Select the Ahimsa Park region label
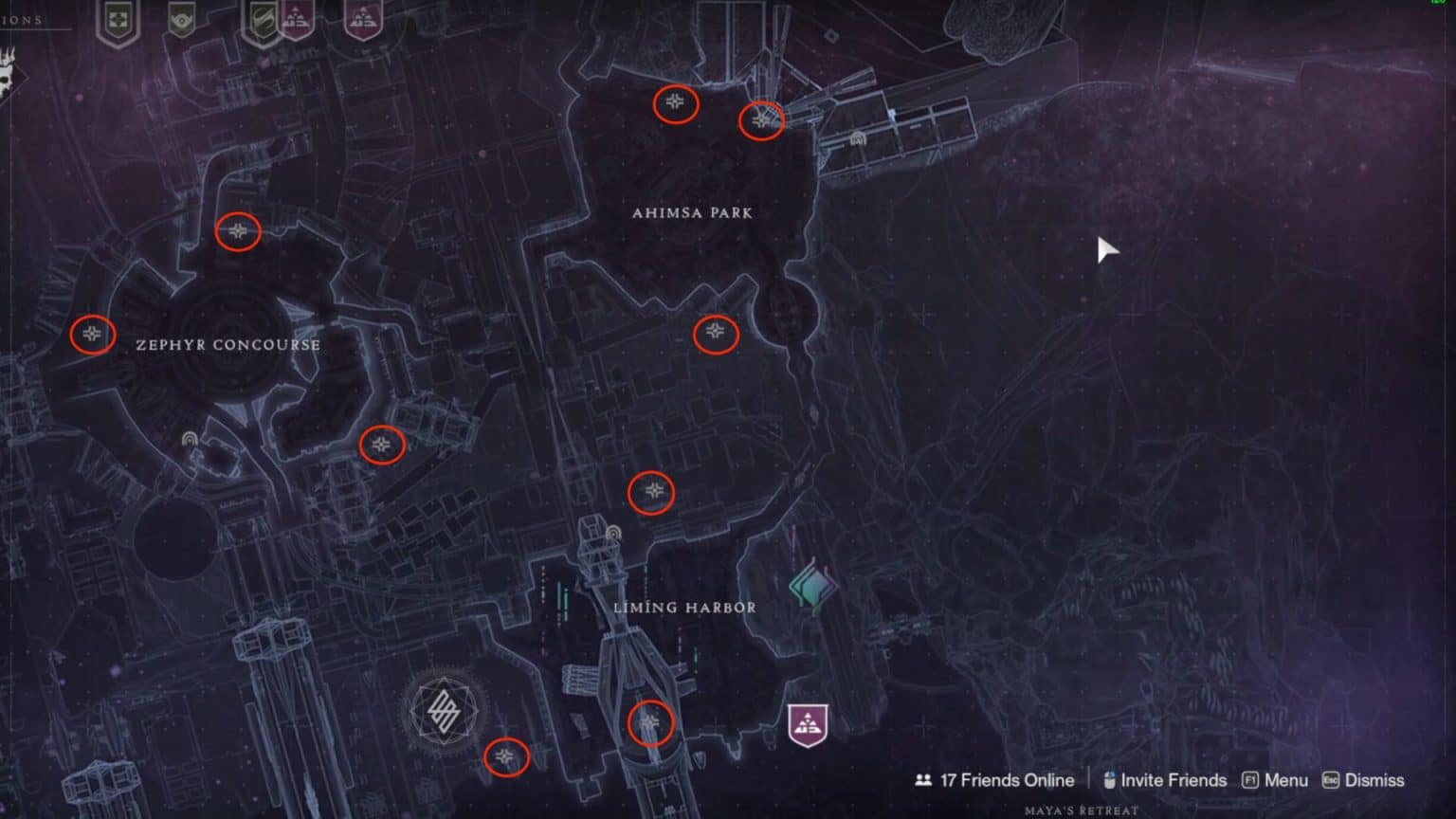The height and width of the screenshot is (819, 1456). coord(692,213)
